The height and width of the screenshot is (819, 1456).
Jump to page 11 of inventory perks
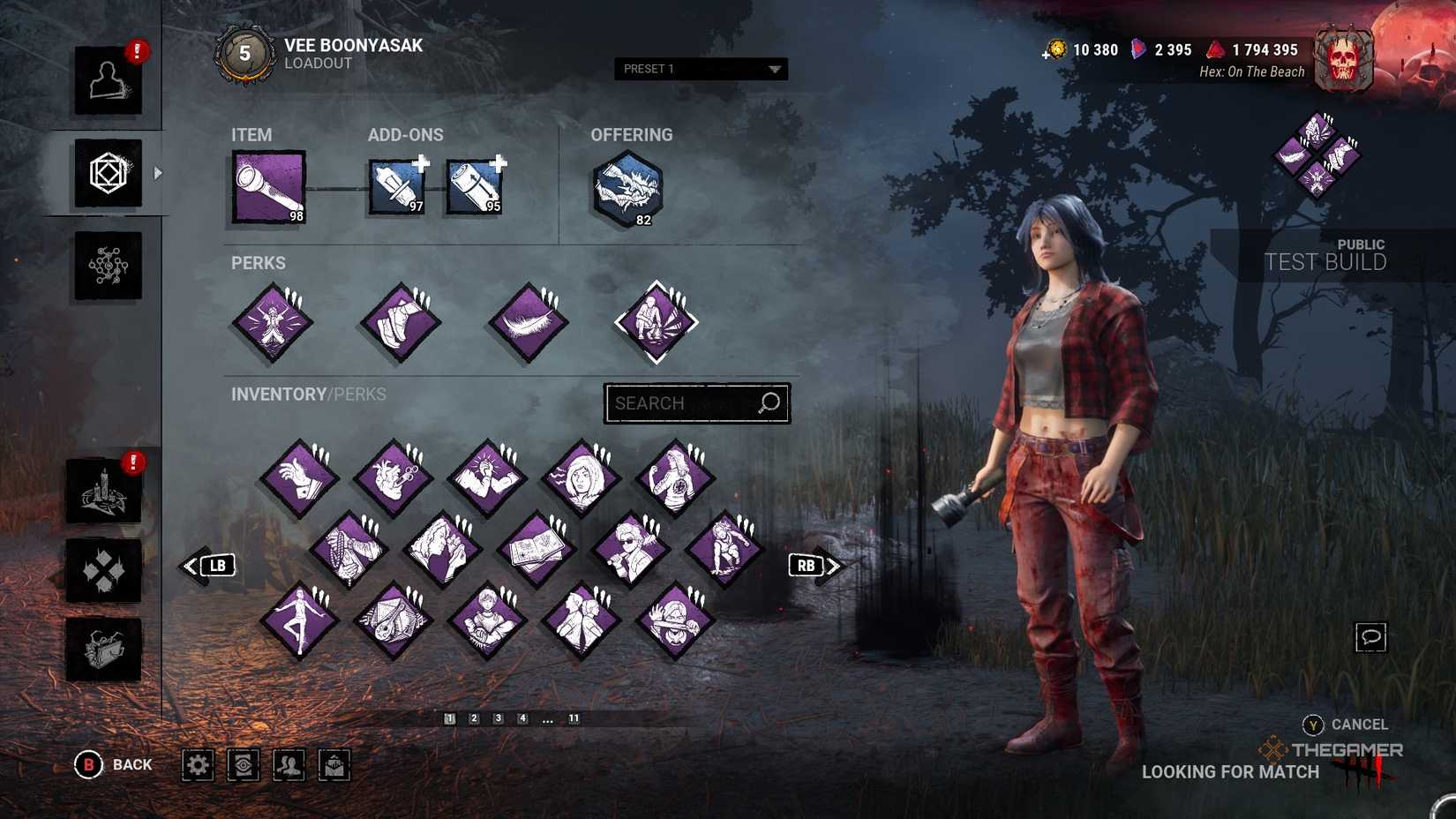pyautogui.click(x=574, y=718)
